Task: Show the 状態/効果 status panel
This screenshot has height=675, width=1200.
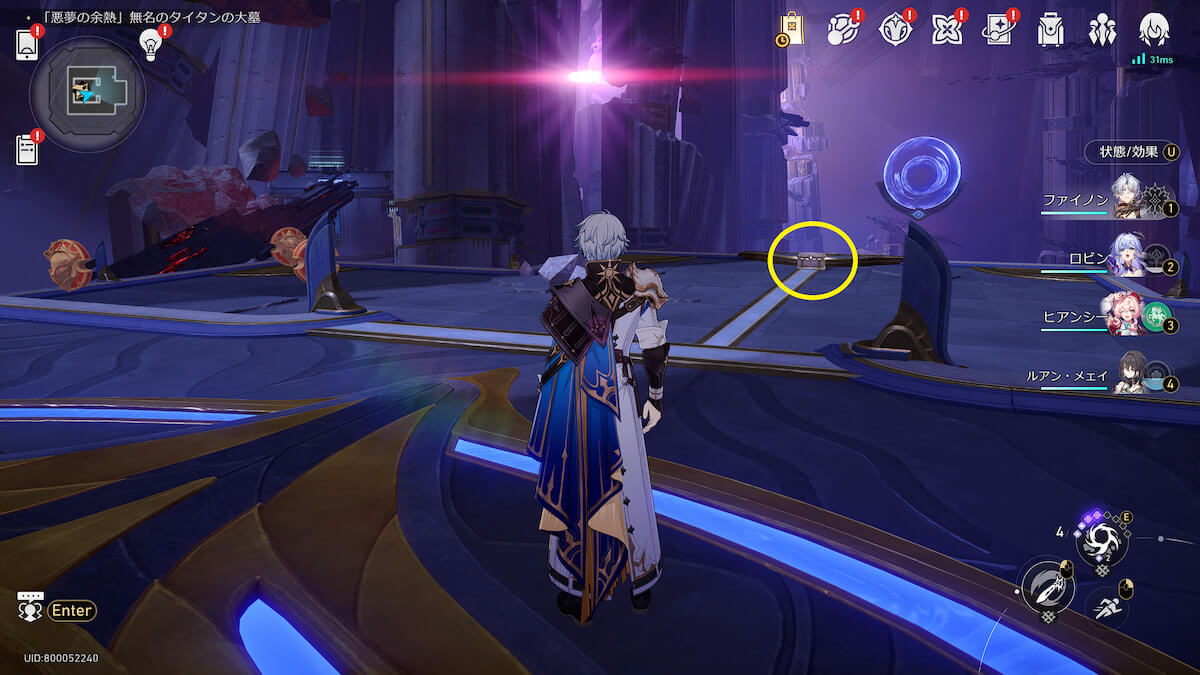Action: [1132, 152]
